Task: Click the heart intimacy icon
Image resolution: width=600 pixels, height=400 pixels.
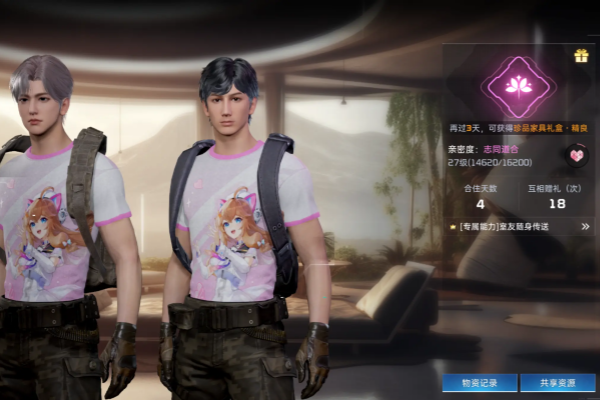Action: pyautogui.click(x=576, y=154)
